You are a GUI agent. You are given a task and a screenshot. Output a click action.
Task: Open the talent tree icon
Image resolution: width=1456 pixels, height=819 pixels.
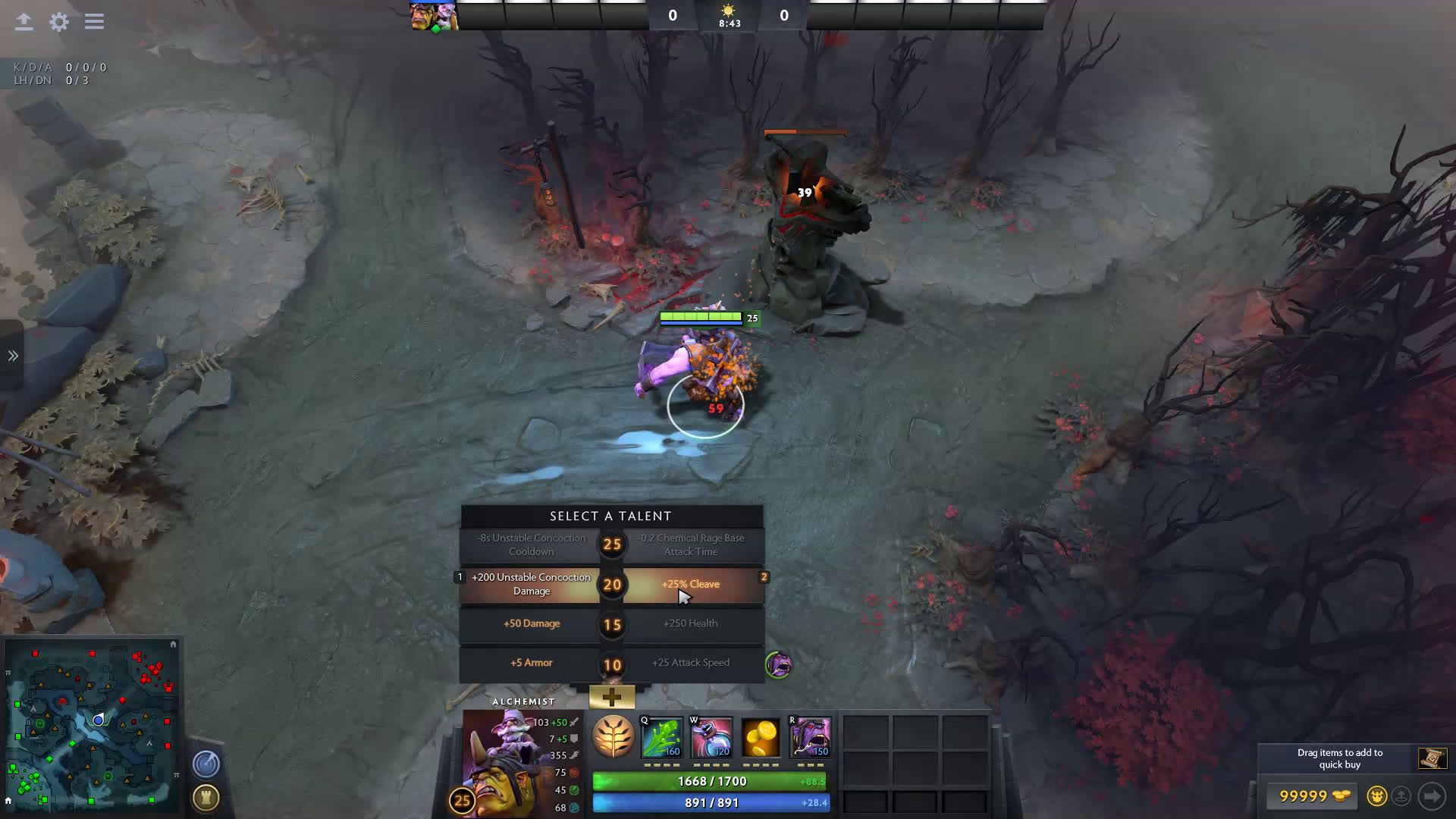[613, 736]
